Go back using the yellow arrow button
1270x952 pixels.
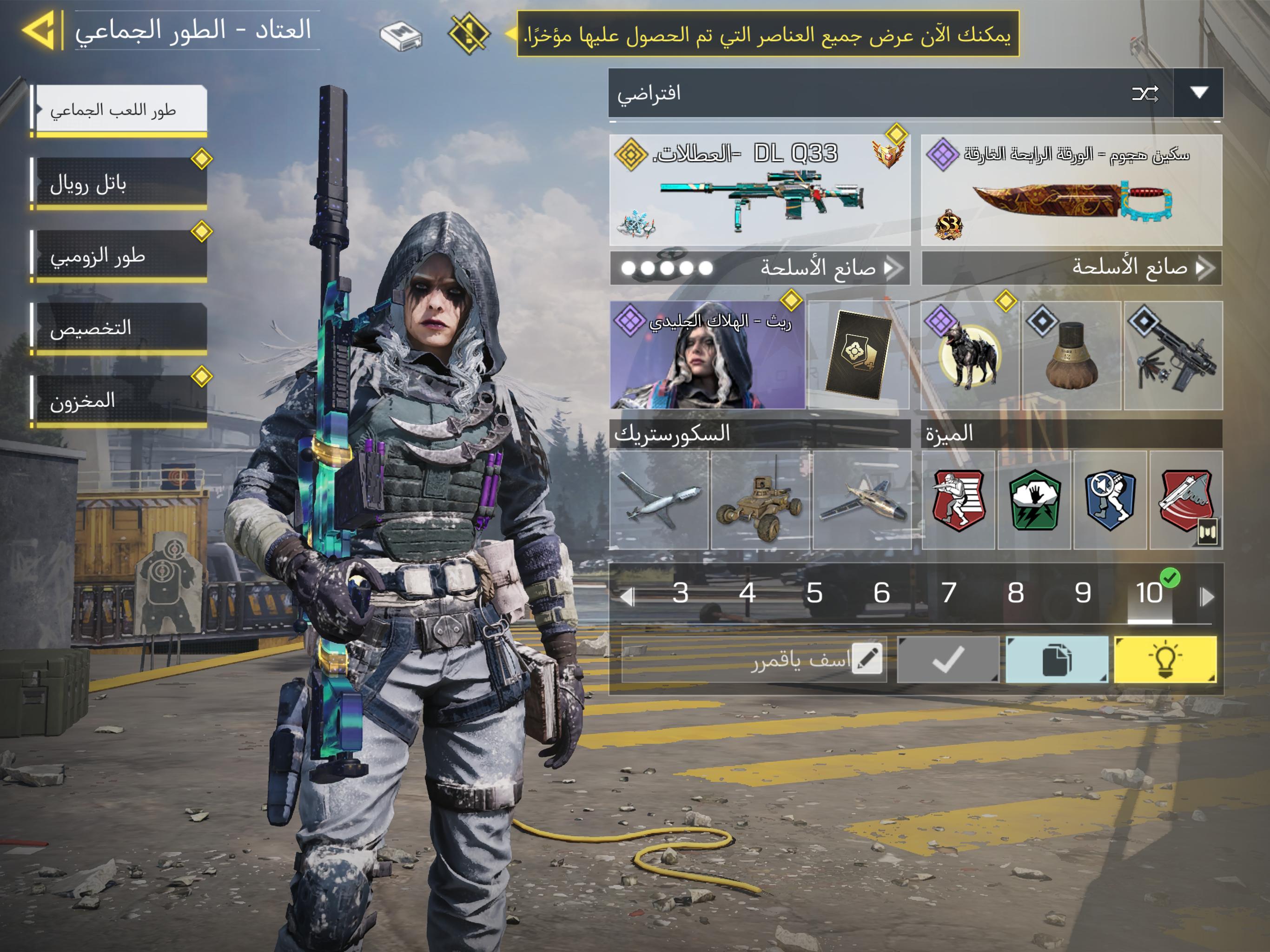(39, 30)
